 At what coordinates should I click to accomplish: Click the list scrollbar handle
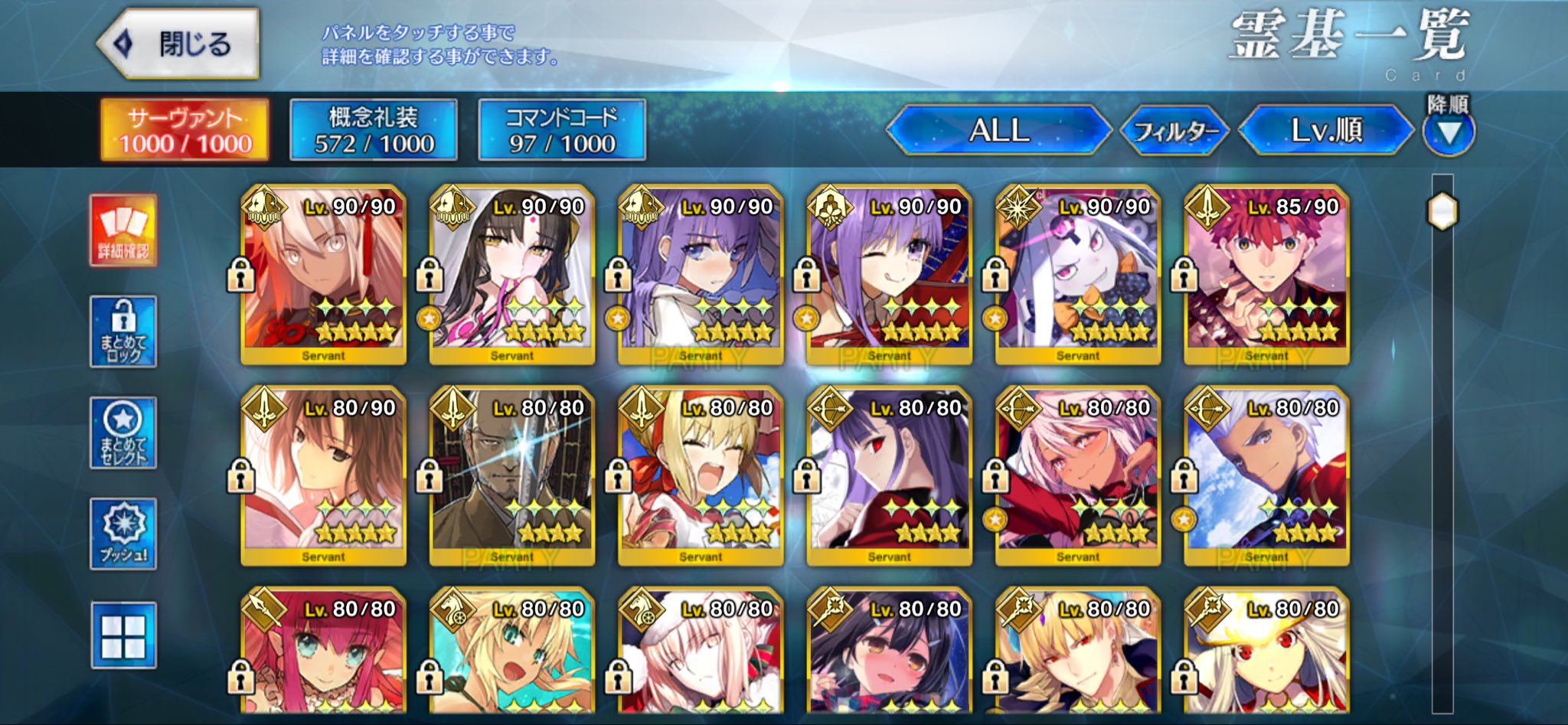[x=1442, y=211]
